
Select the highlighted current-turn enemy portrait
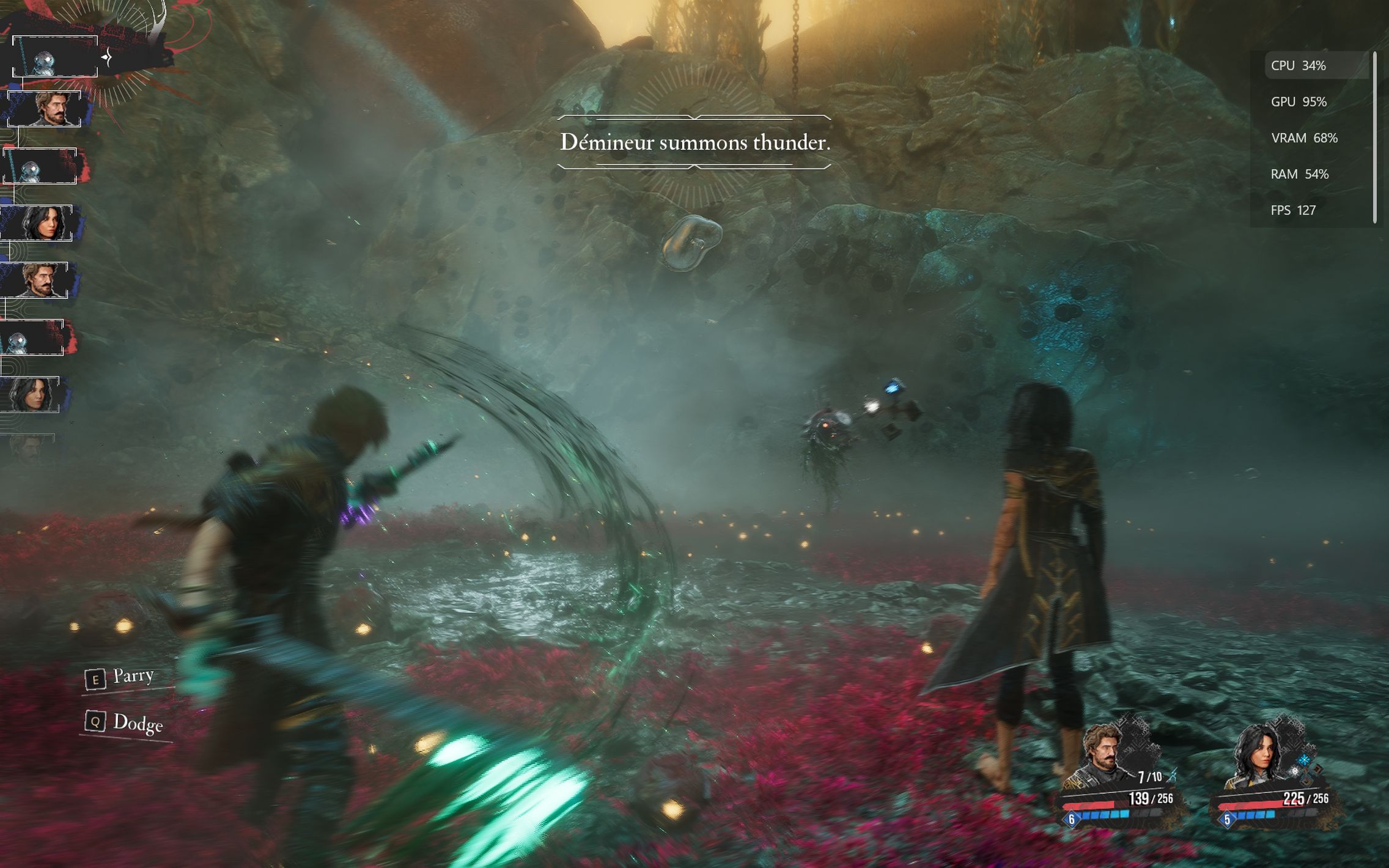coord(54,57)
